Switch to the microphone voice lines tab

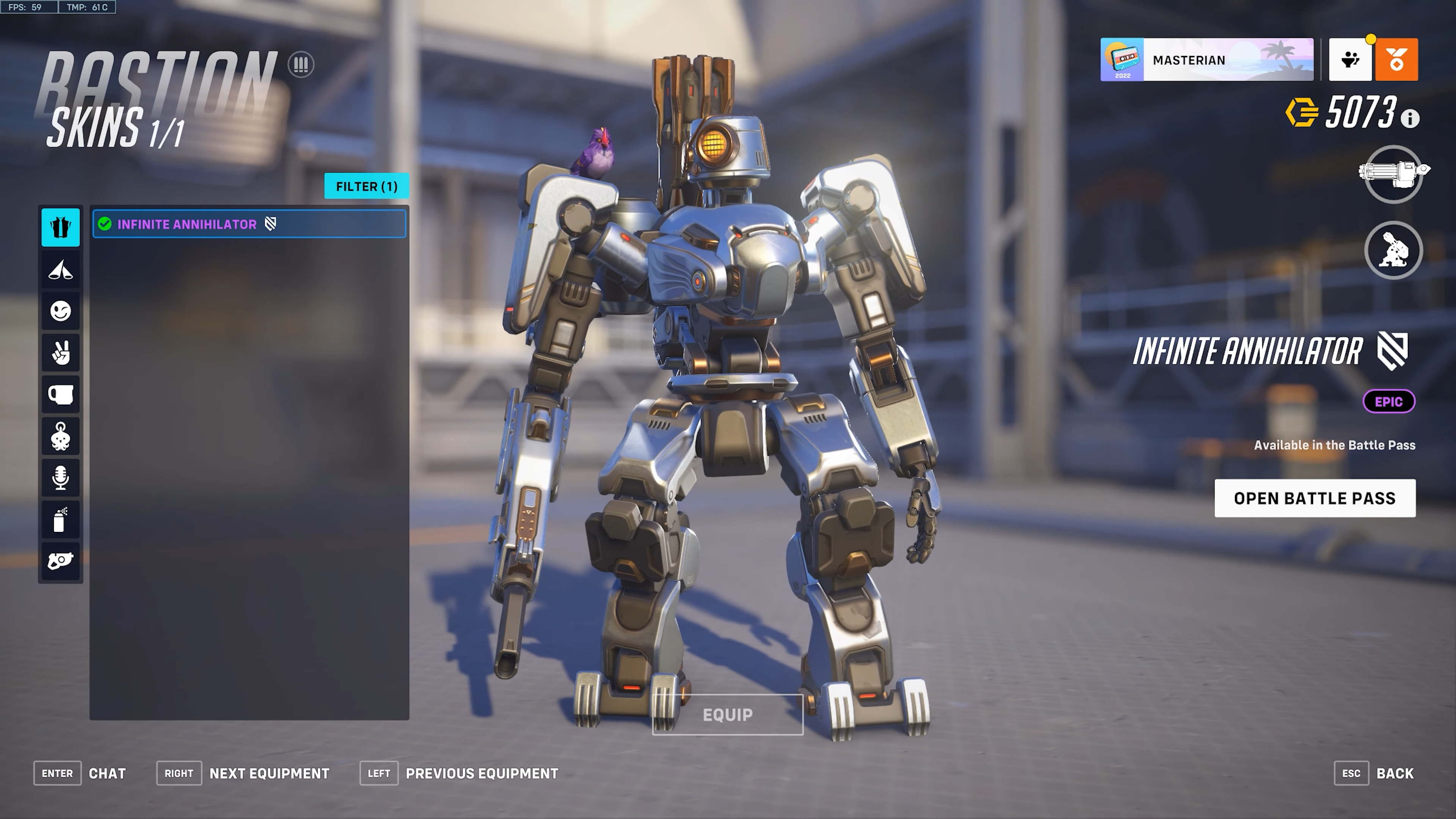point(61,478)
